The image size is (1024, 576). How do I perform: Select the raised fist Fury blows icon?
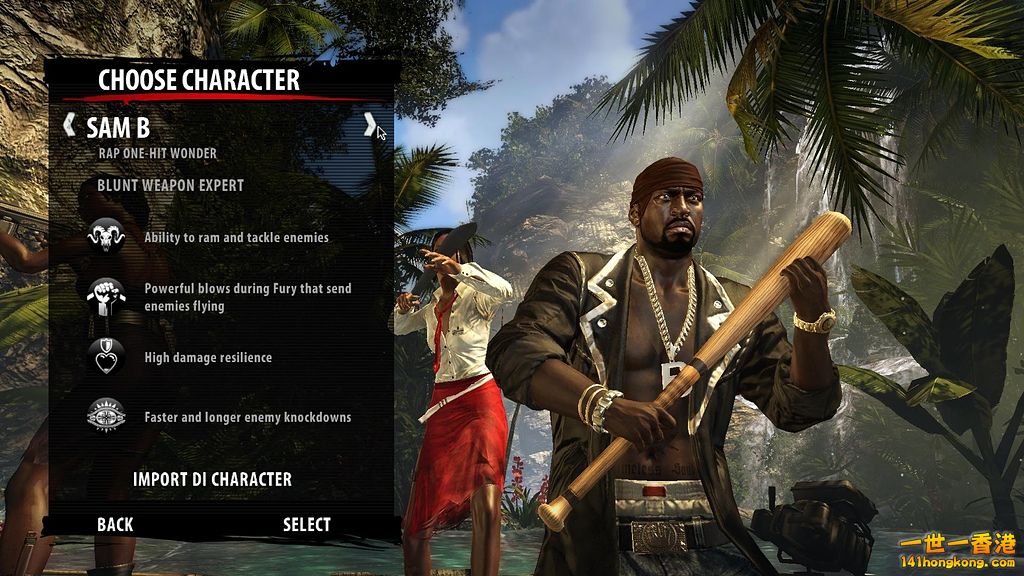(x=105, y=297)
